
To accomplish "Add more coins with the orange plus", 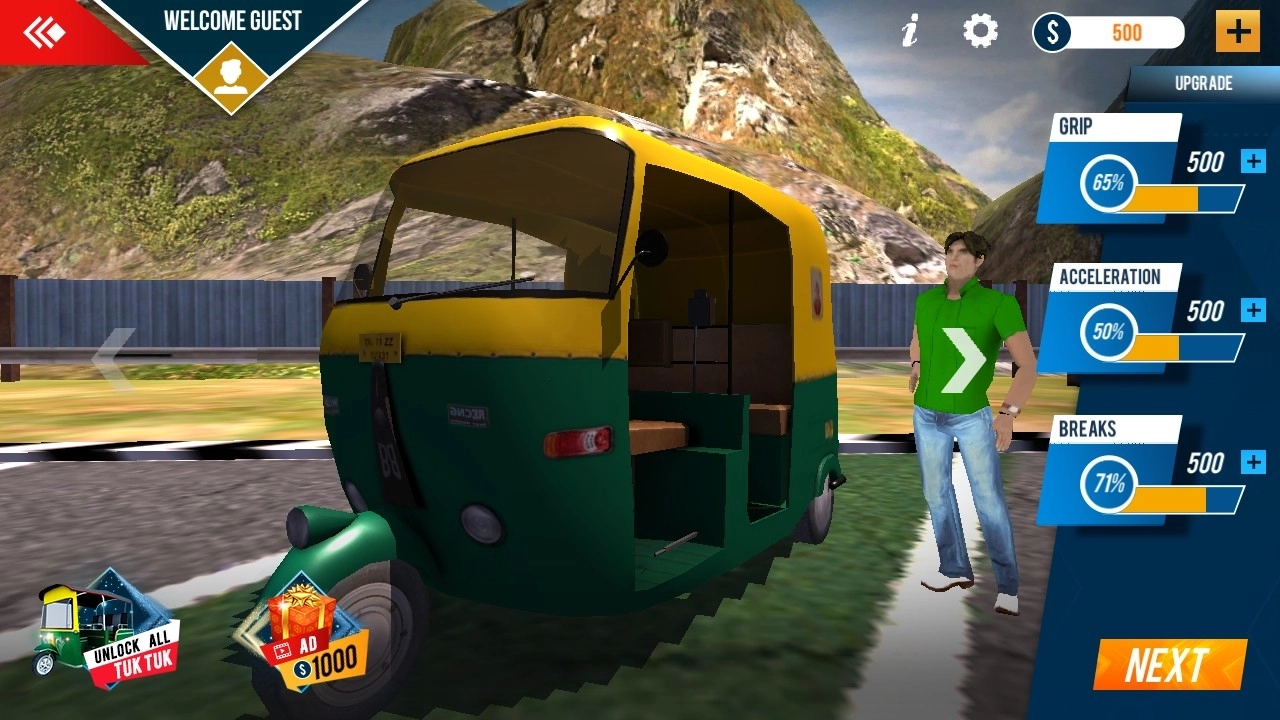I will tap(1237, 32).
